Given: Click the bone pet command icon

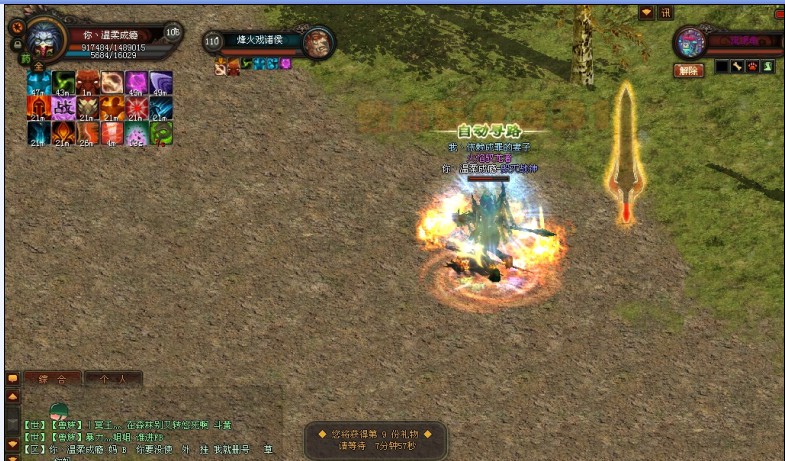Looking at the screenshot, I should (x=736, y=67).
